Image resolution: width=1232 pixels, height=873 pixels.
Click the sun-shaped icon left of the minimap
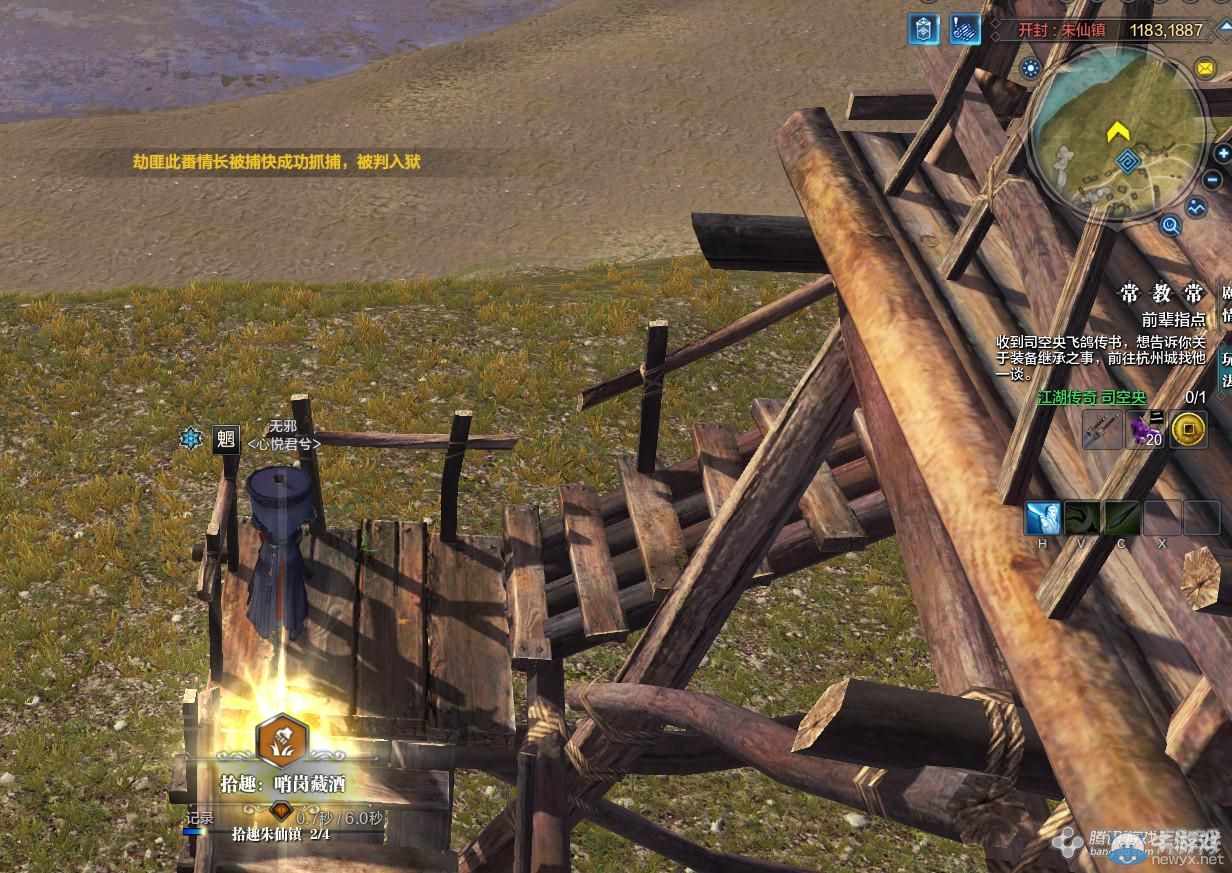point(1031,68)
